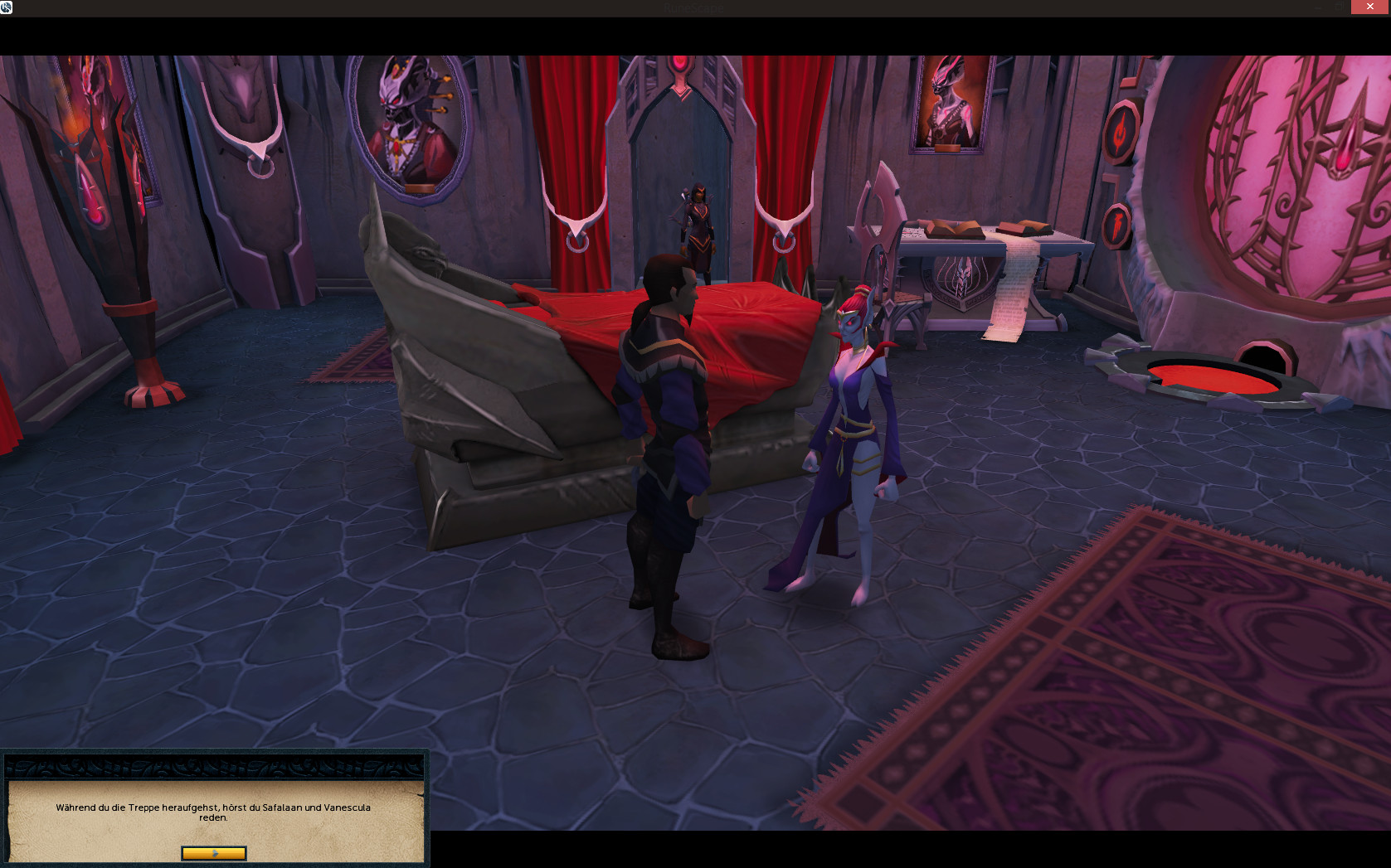This screenshot has width=1391, height=868.
Task: Close the RuneScape game window
Action: [1369, 7]
